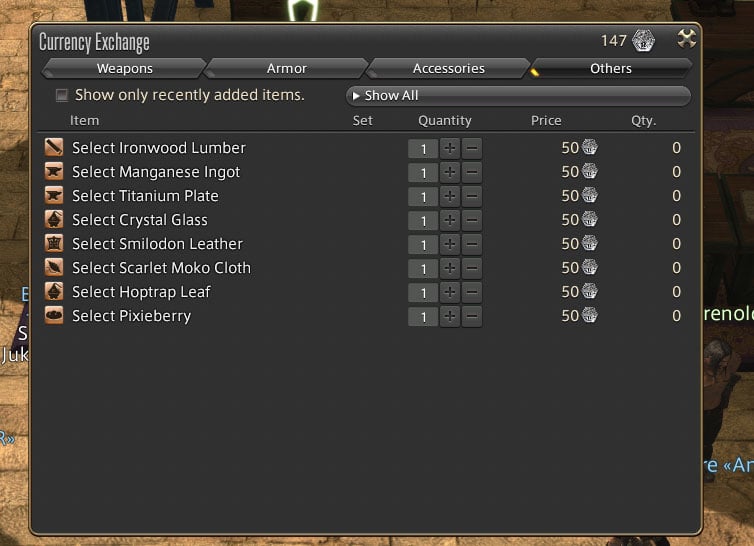Image resolution: width=754 pixels, height=546 pixels.
Task: Open the Show All filter dropdown
Action: (x=517, y=96)
